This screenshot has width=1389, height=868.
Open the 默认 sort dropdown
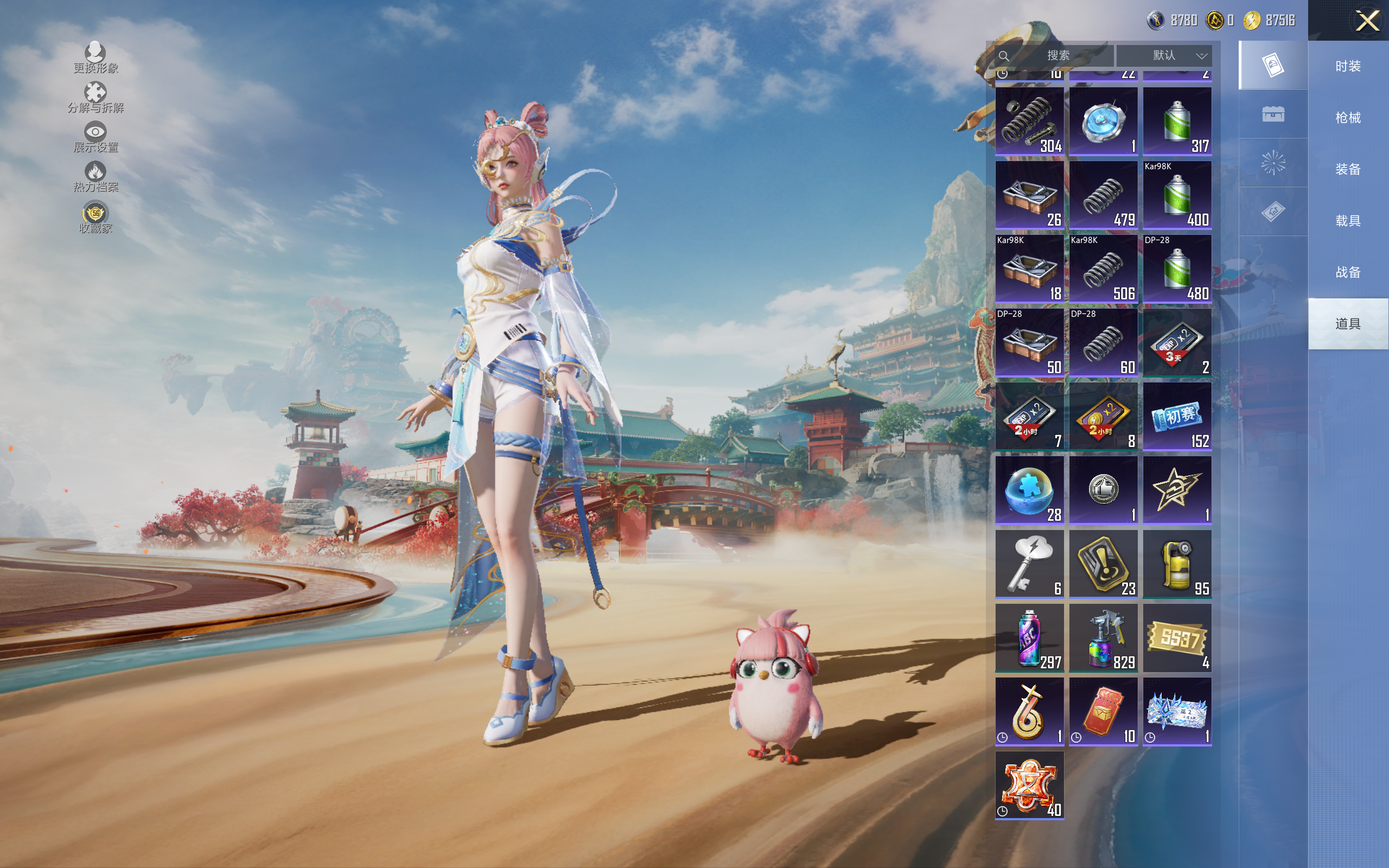tap(1164, 56)
